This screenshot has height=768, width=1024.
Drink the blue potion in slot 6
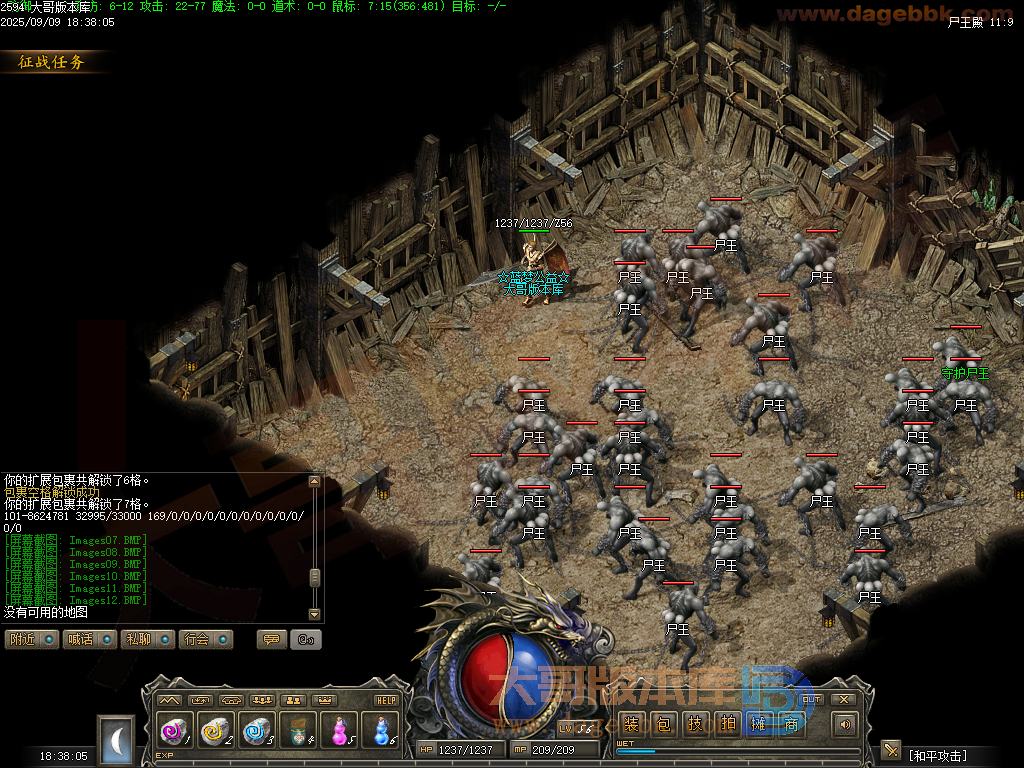379,731
